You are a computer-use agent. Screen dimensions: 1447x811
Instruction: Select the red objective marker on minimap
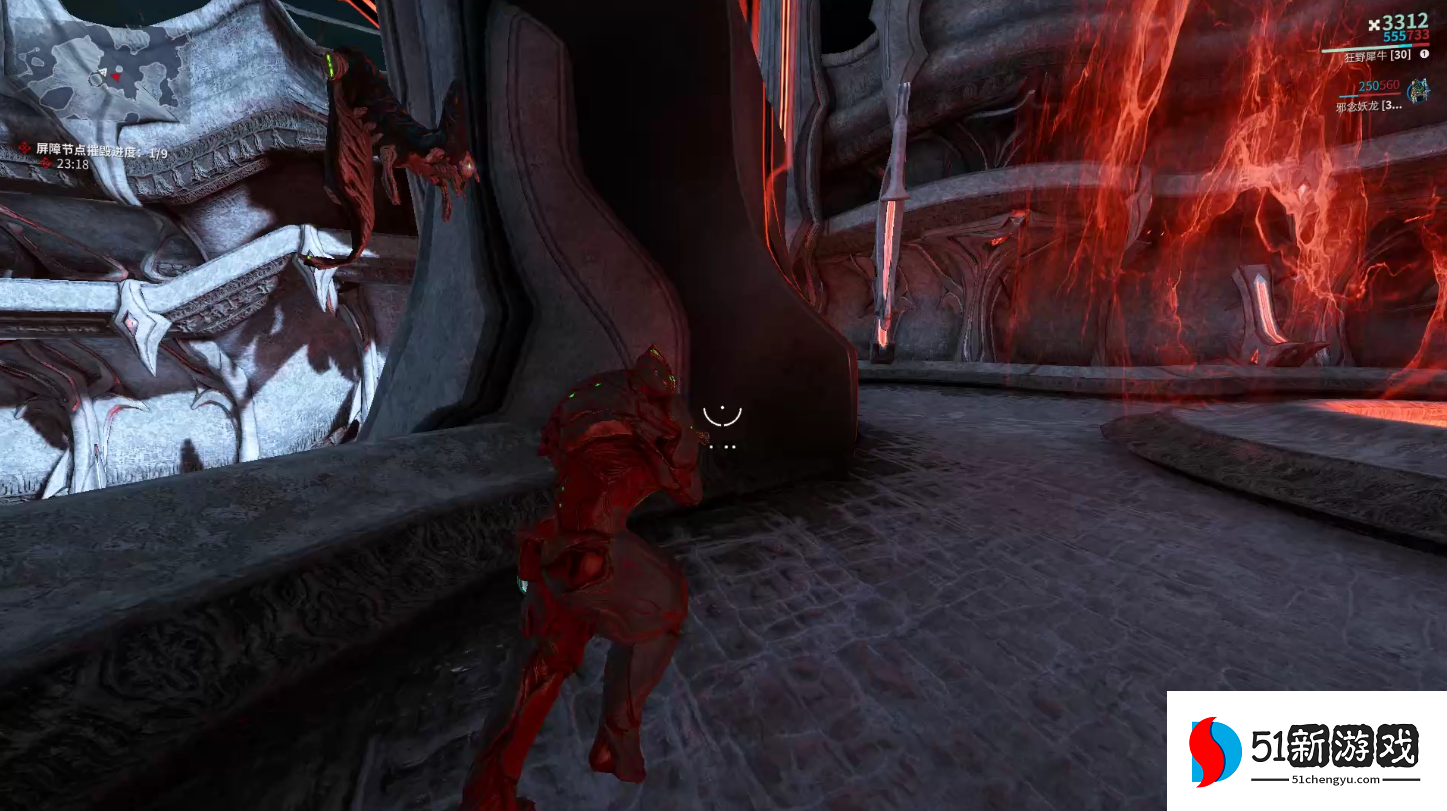pos(117,77)
